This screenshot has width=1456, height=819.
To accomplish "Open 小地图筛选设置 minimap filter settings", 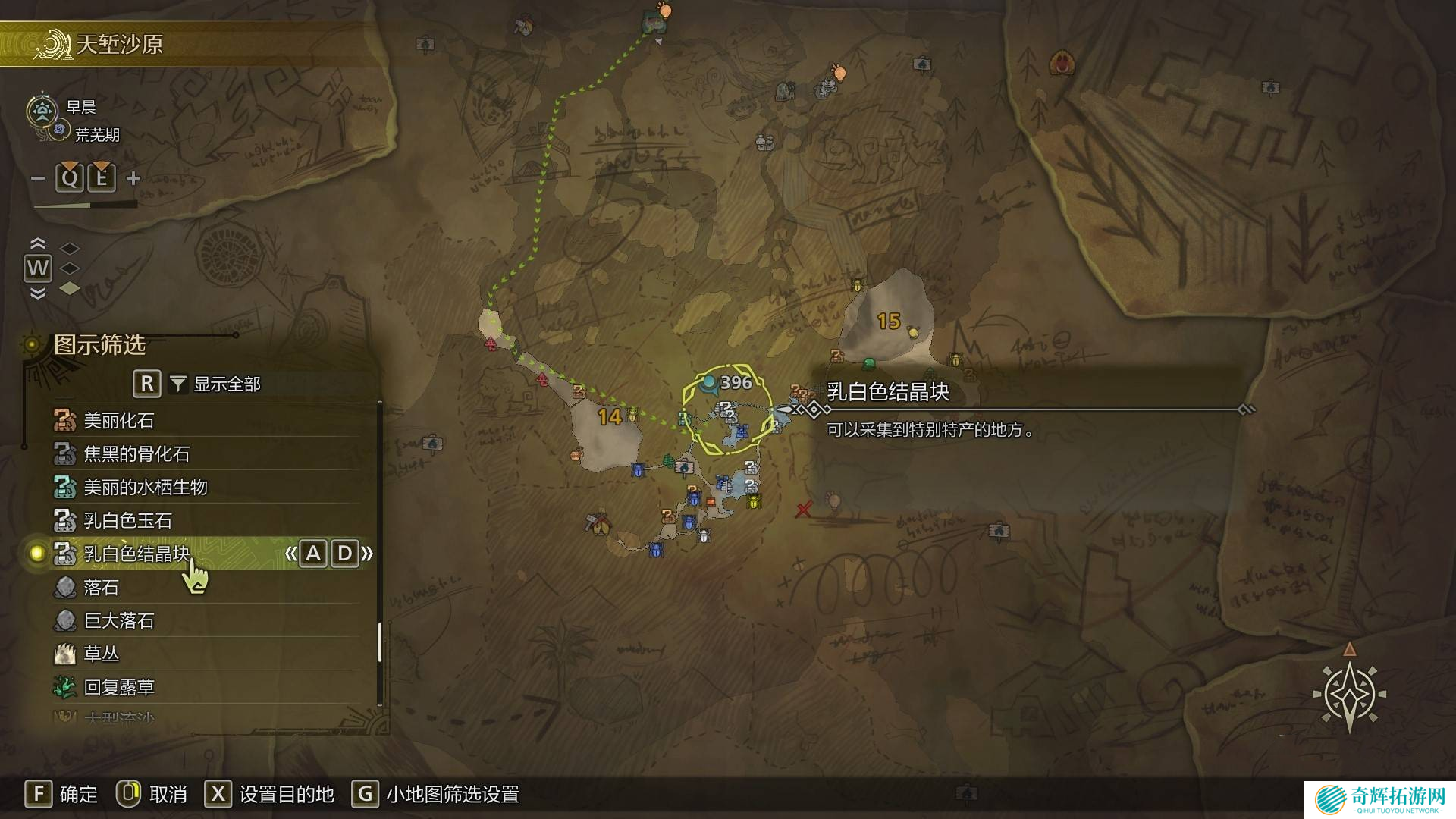I will [x=436, y=794].
